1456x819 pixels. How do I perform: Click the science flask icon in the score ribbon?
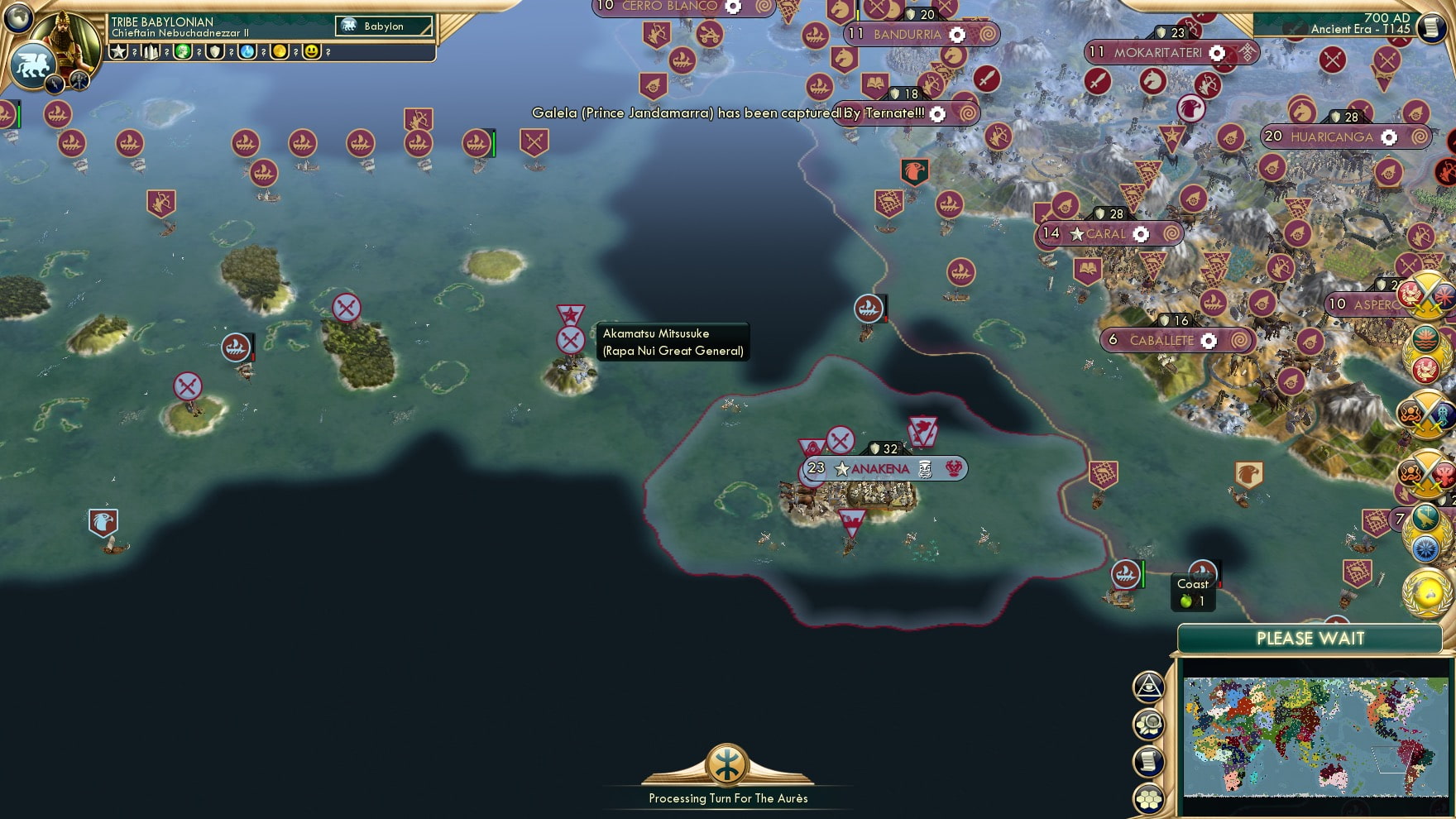[247, 53]
